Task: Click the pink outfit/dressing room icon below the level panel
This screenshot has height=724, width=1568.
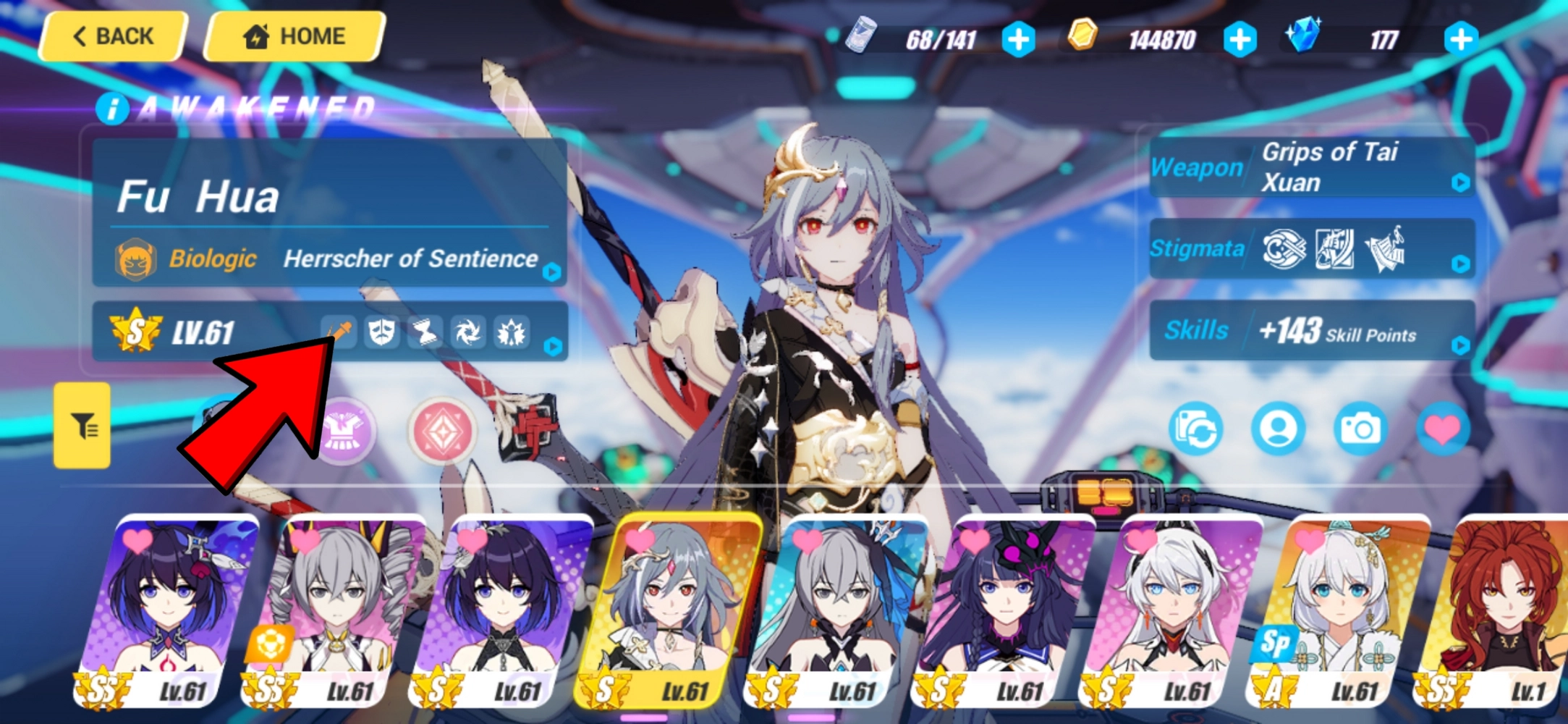Action: (x=347, y=431)
